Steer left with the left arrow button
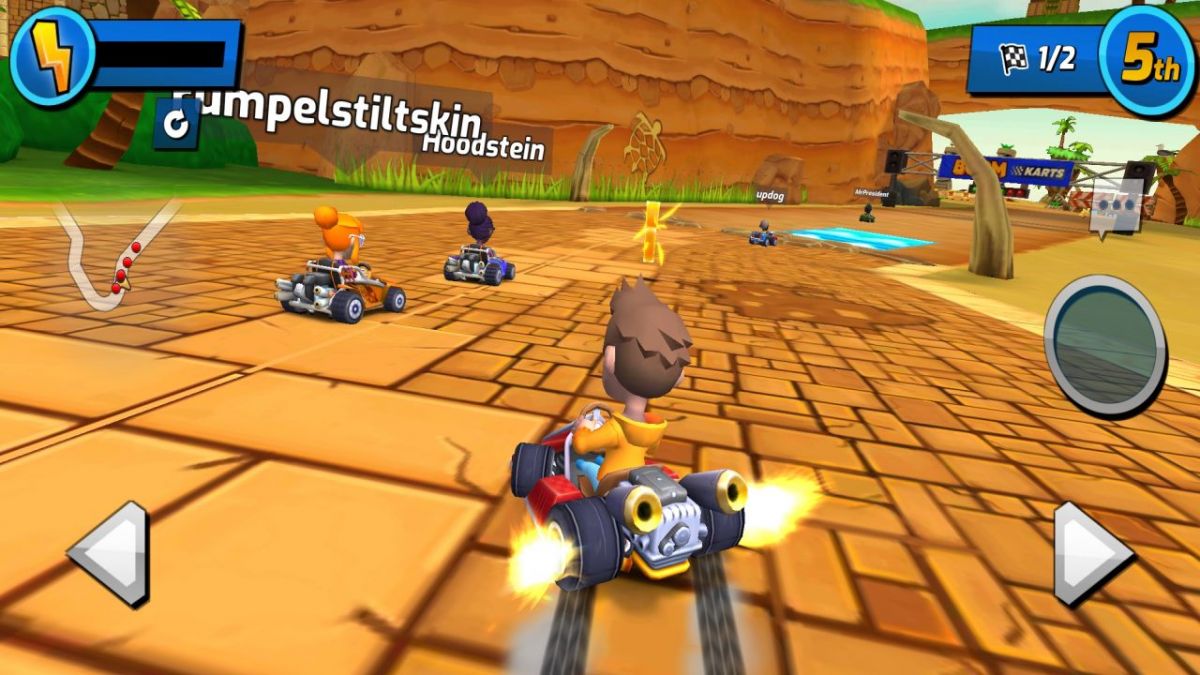The width and height of the screenshot is (1200, 675). pyautogui.click(x=108, y=553)
